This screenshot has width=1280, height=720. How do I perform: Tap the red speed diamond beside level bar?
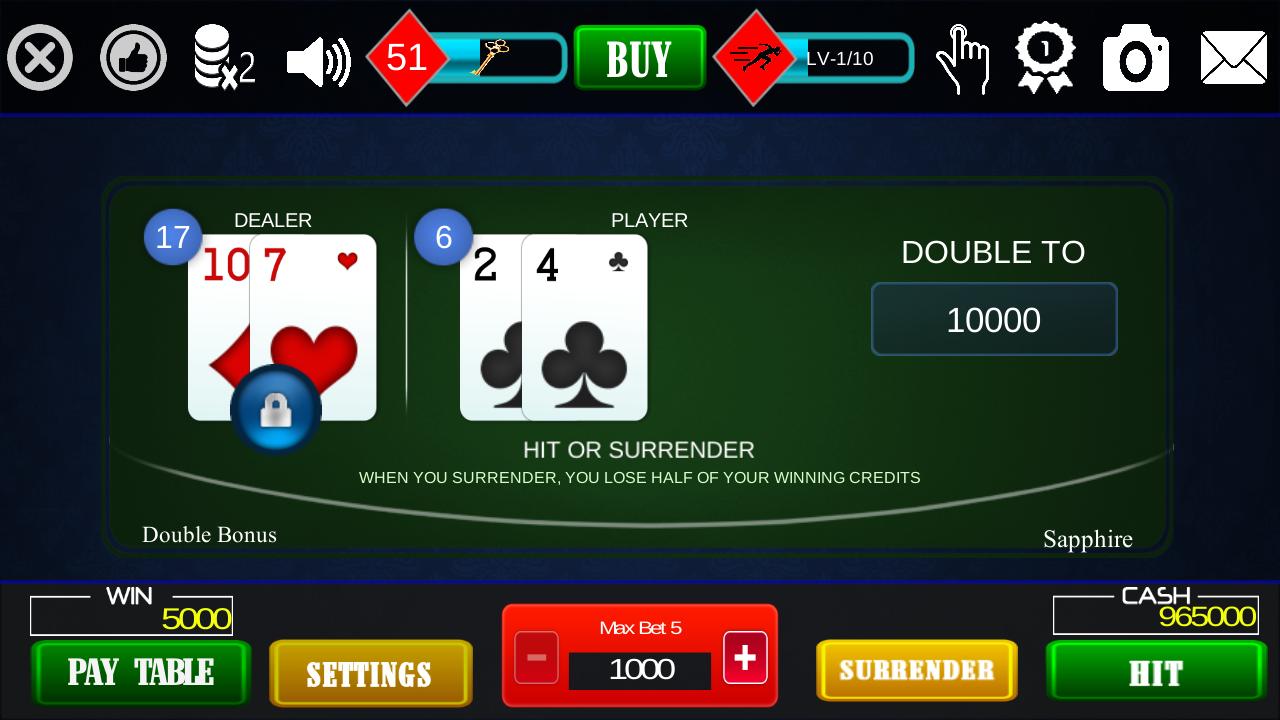click(755, 57)
